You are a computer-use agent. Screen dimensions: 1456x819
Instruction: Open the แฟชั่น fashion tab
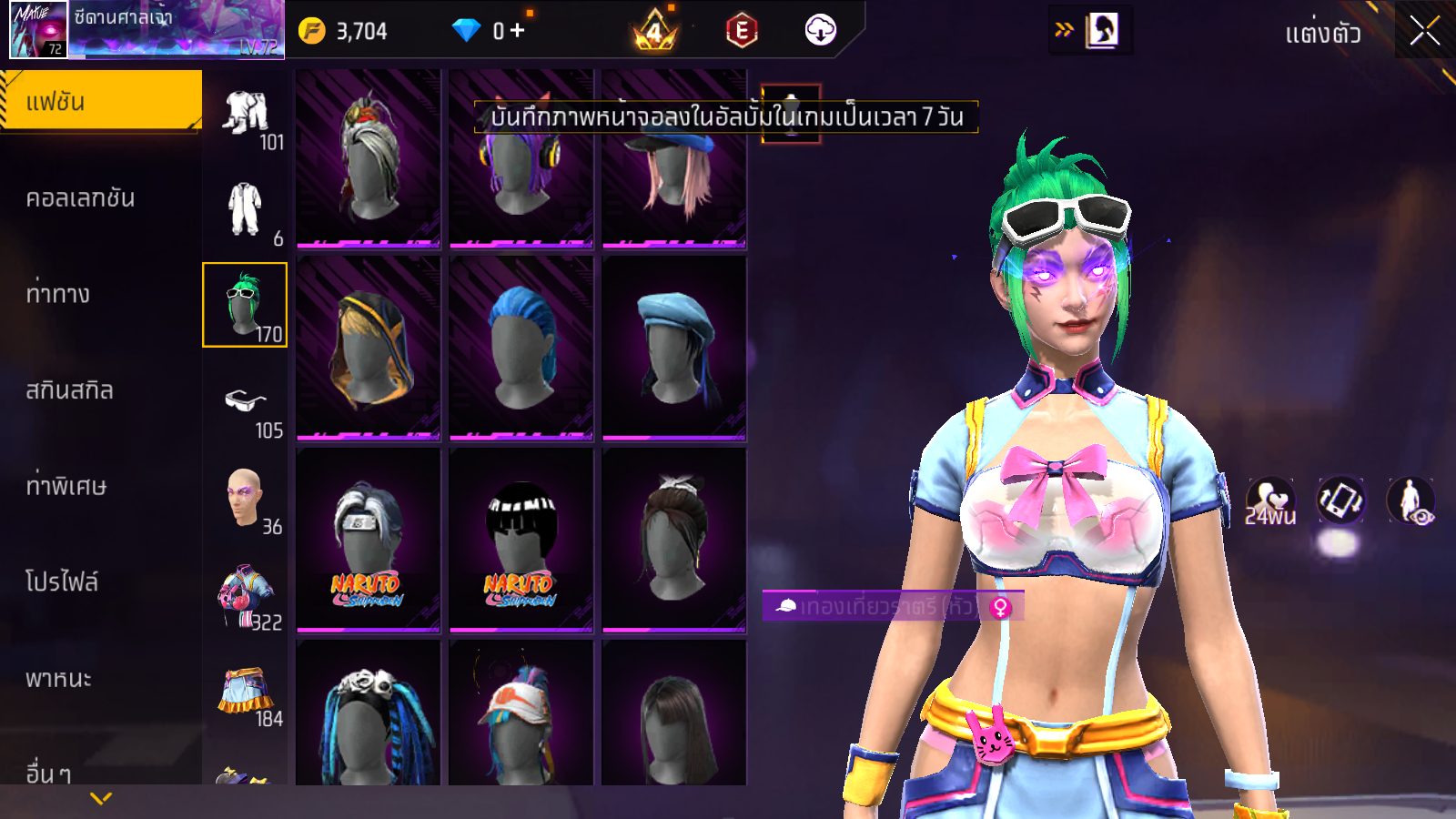(x=101, y=101)
